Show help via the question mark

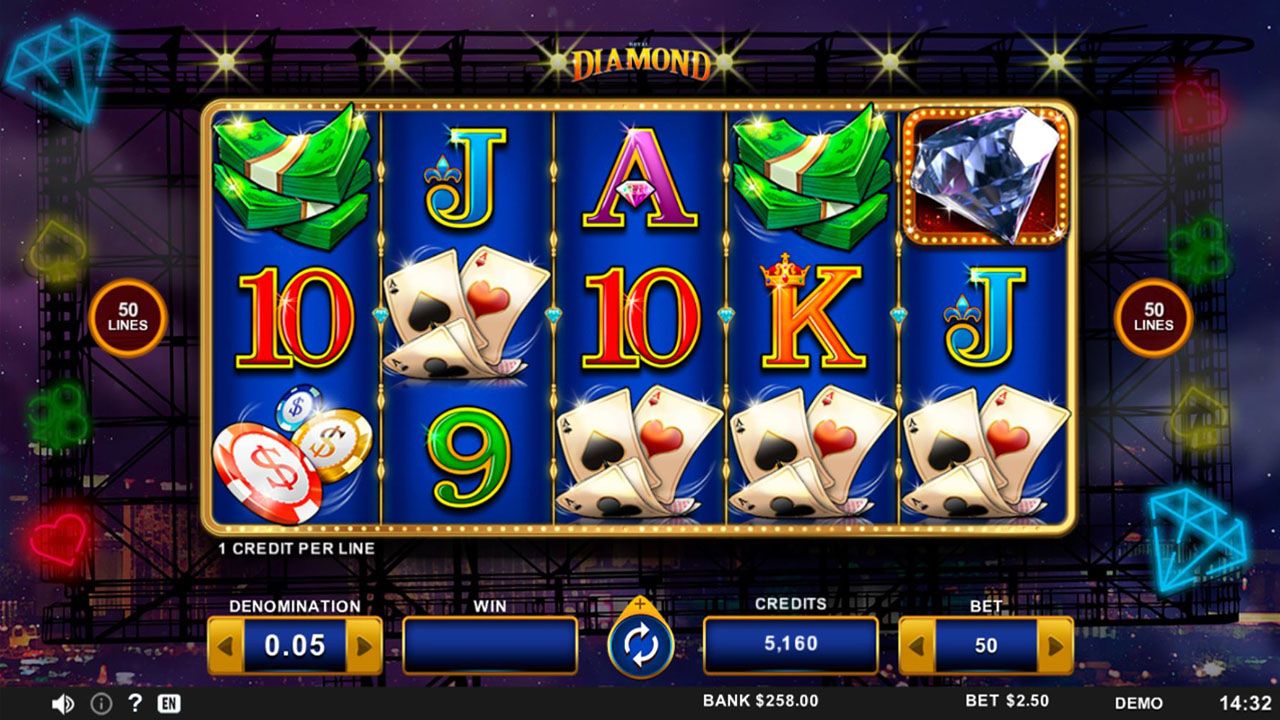point(135,703)
